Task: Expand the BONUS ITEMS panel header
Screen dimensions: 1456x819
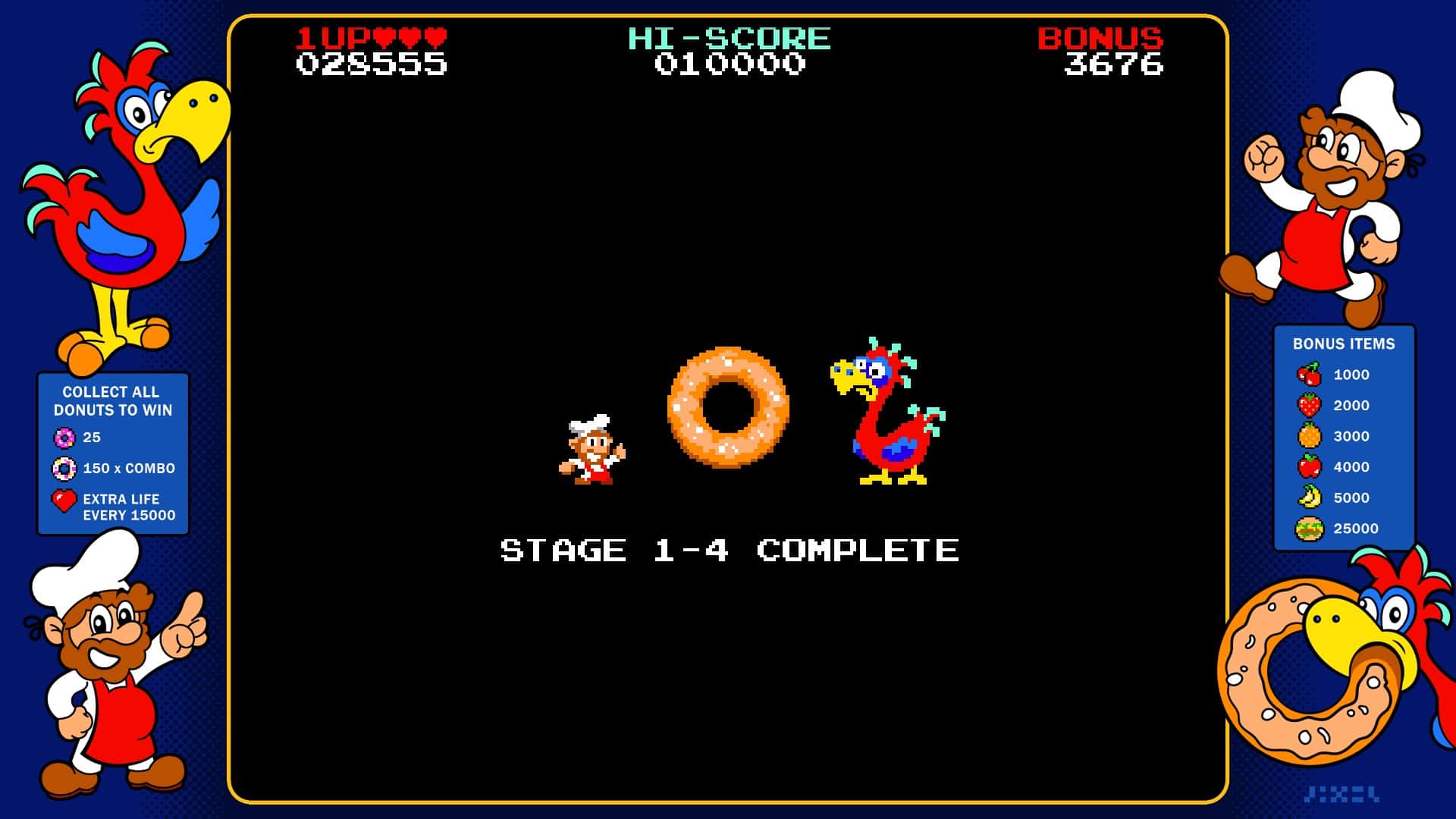Action: (1344, 343)
